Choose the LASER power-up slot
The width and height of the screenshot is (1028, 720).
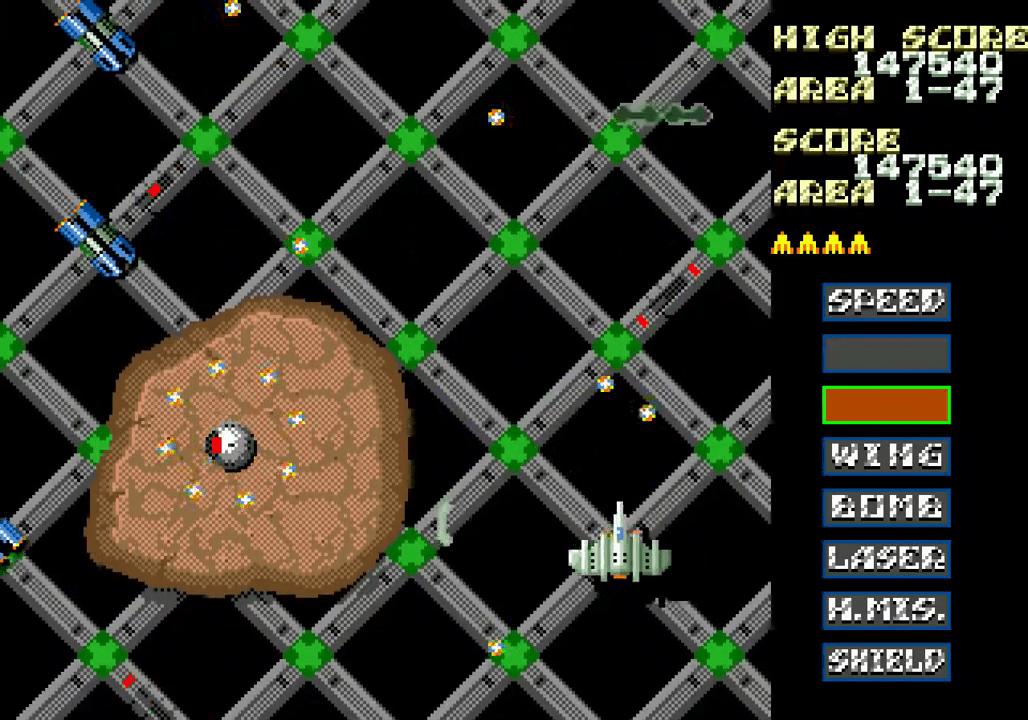click(886, 558)
